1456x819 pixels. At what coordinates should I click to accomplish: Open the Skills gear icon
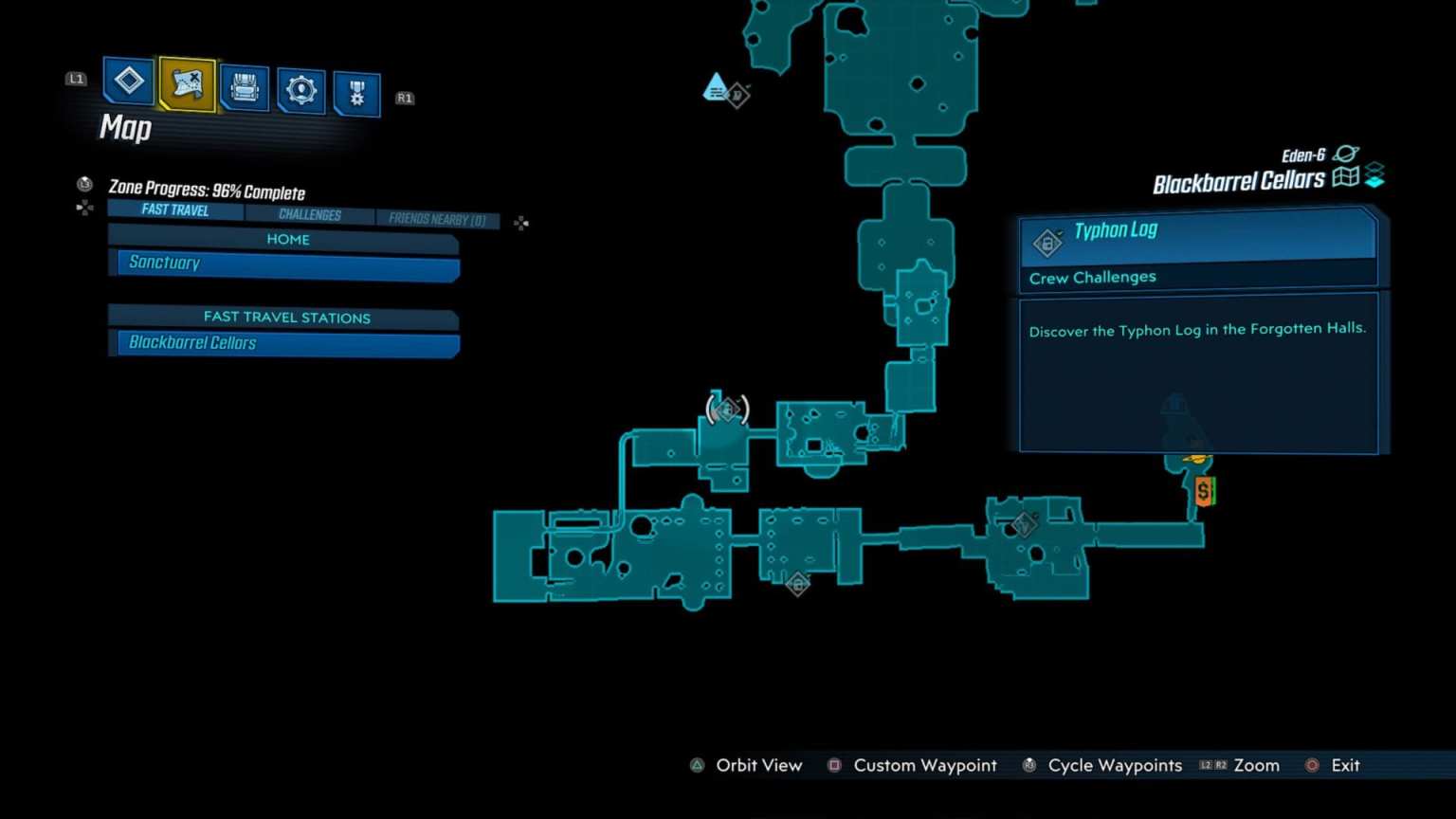click(x=300, y=87)
